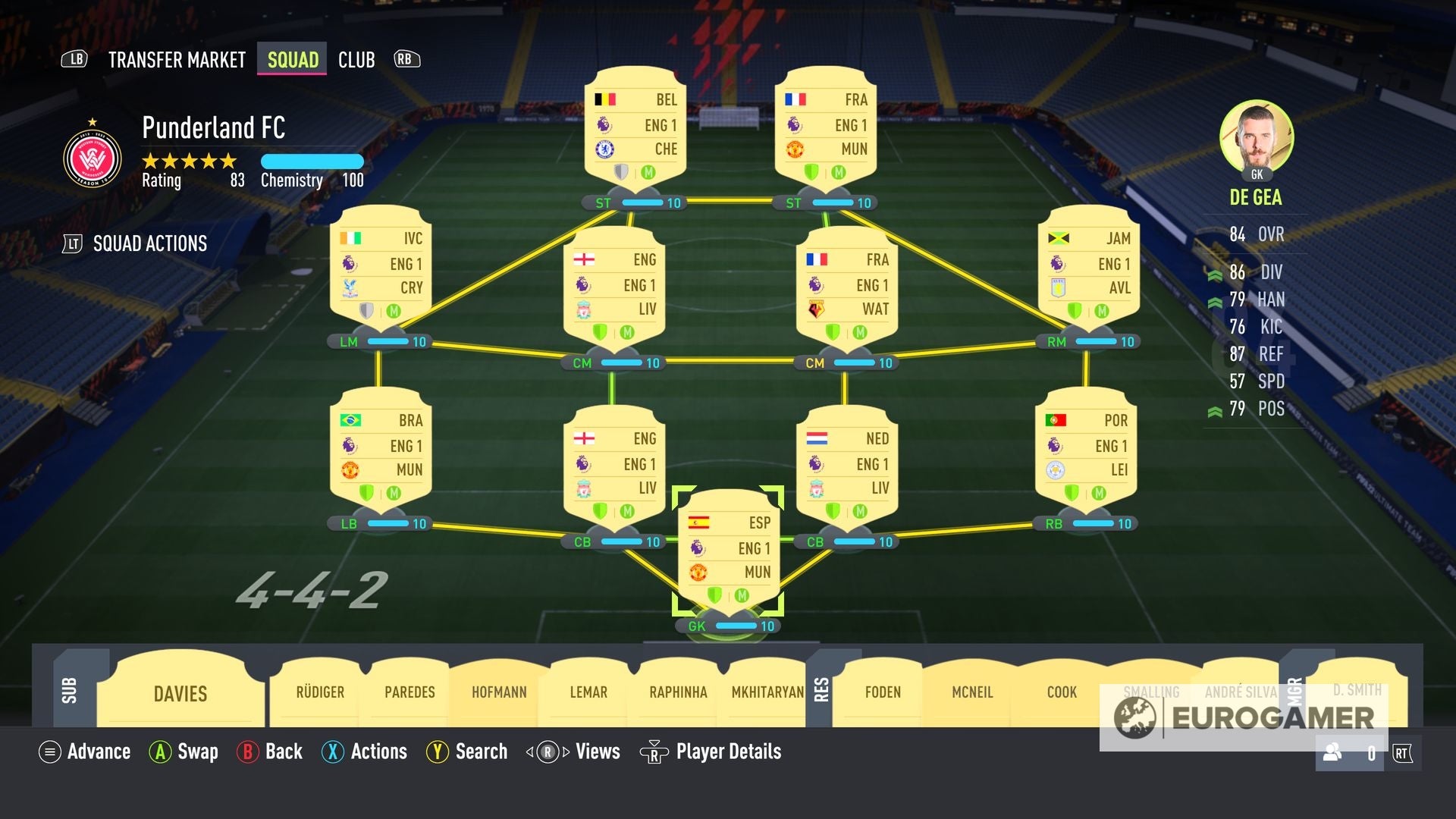
Task: Click the green fitness shield on the ESP goalkeeper card
Action: 715,596
